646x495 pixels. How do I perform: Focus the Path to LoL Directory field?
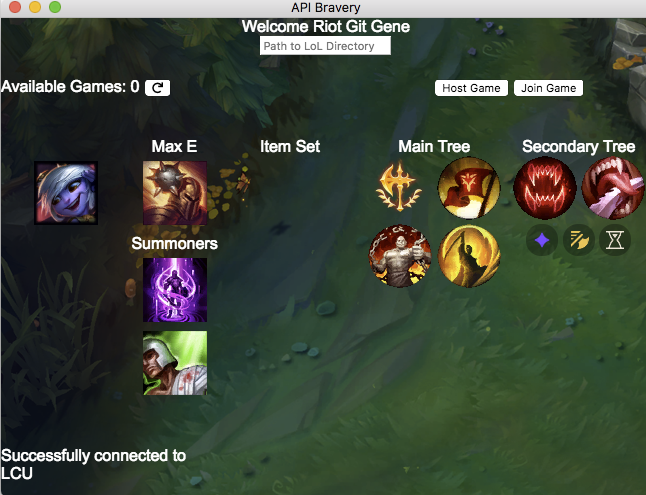pyautogui.click(x=325, y=46)
